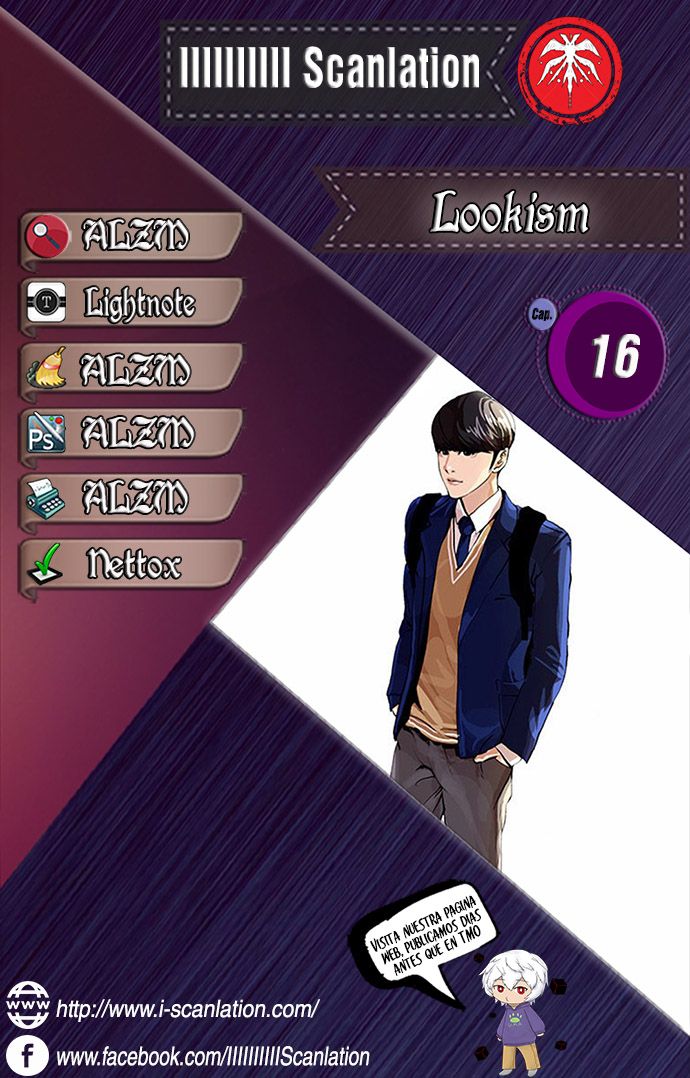Screen dimensions: 690x1078
Task: Click the Lookism title banner
Action: point(508,212)
